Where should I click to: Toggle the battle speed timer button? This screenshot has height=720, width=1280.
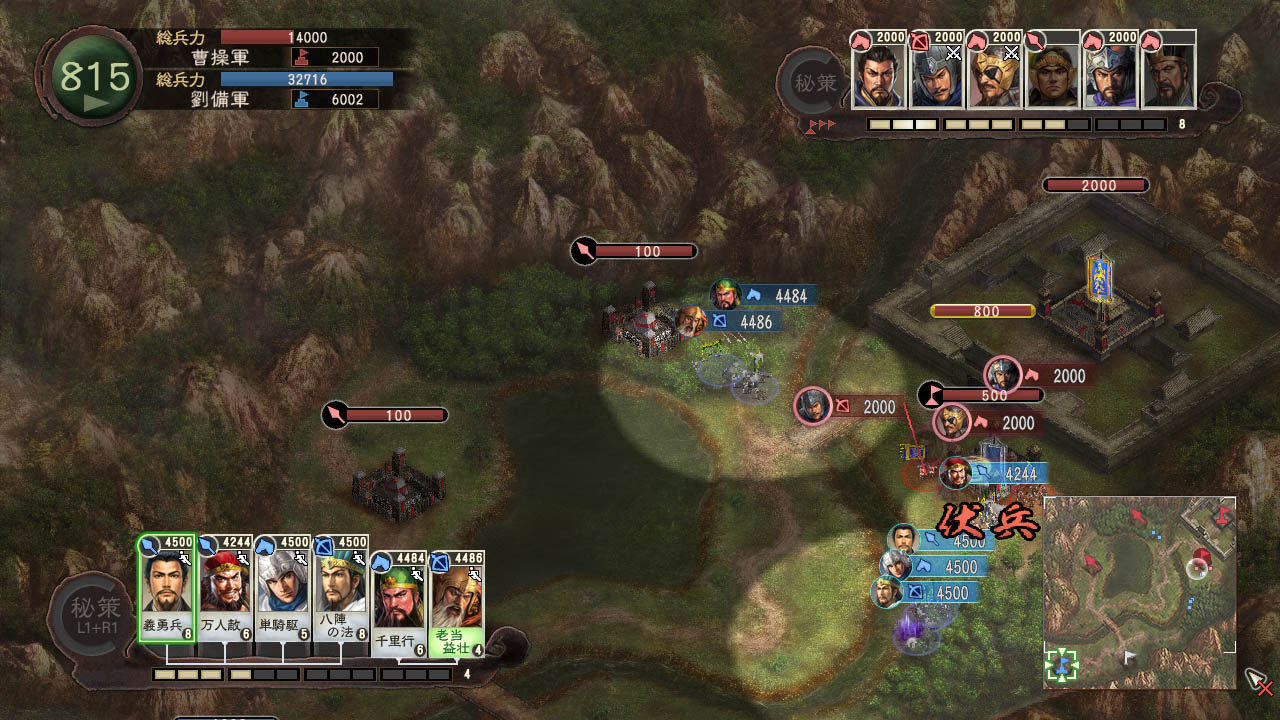tap(94, 80)
